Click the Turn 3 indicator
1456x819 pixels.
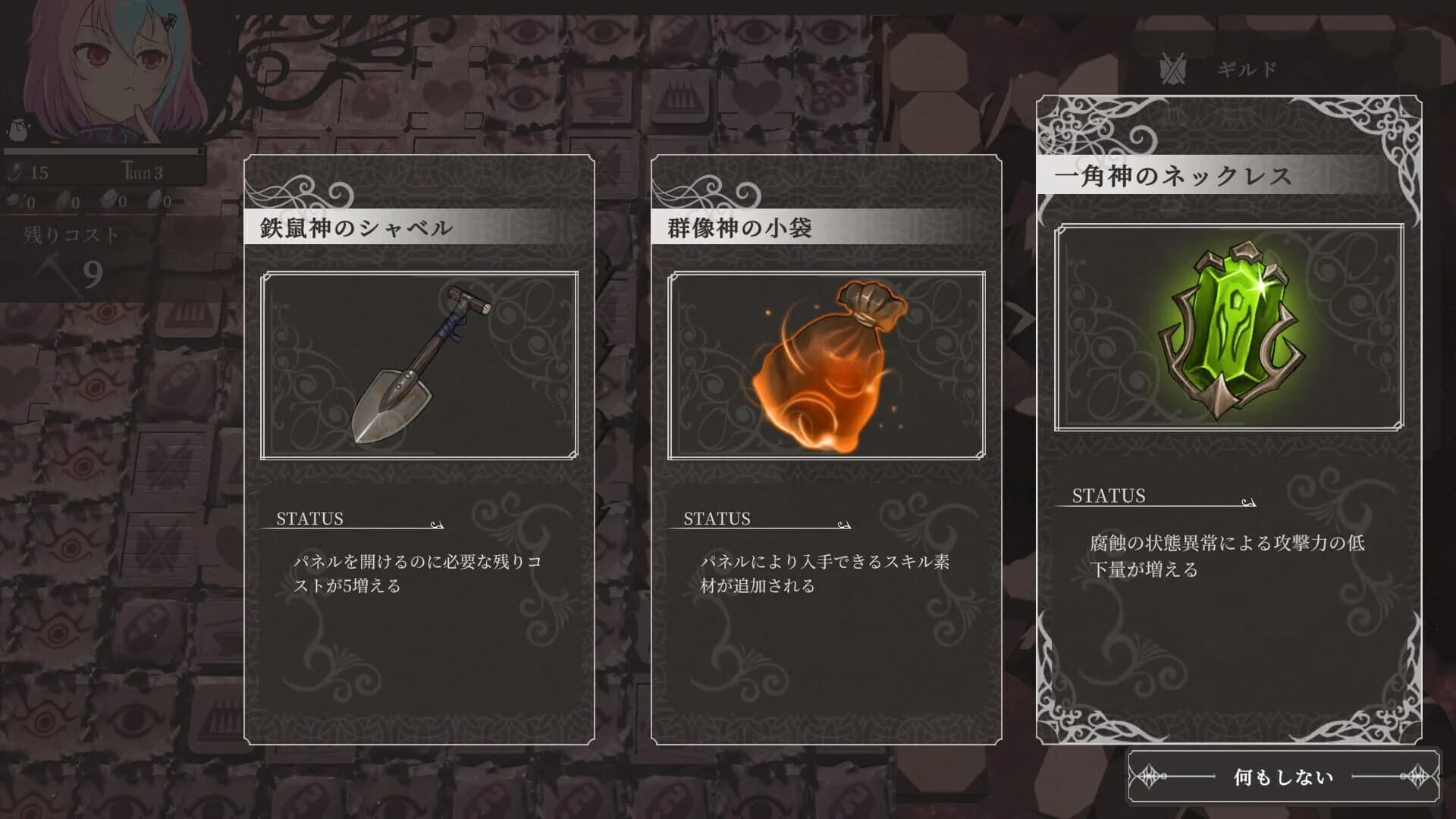140,171
